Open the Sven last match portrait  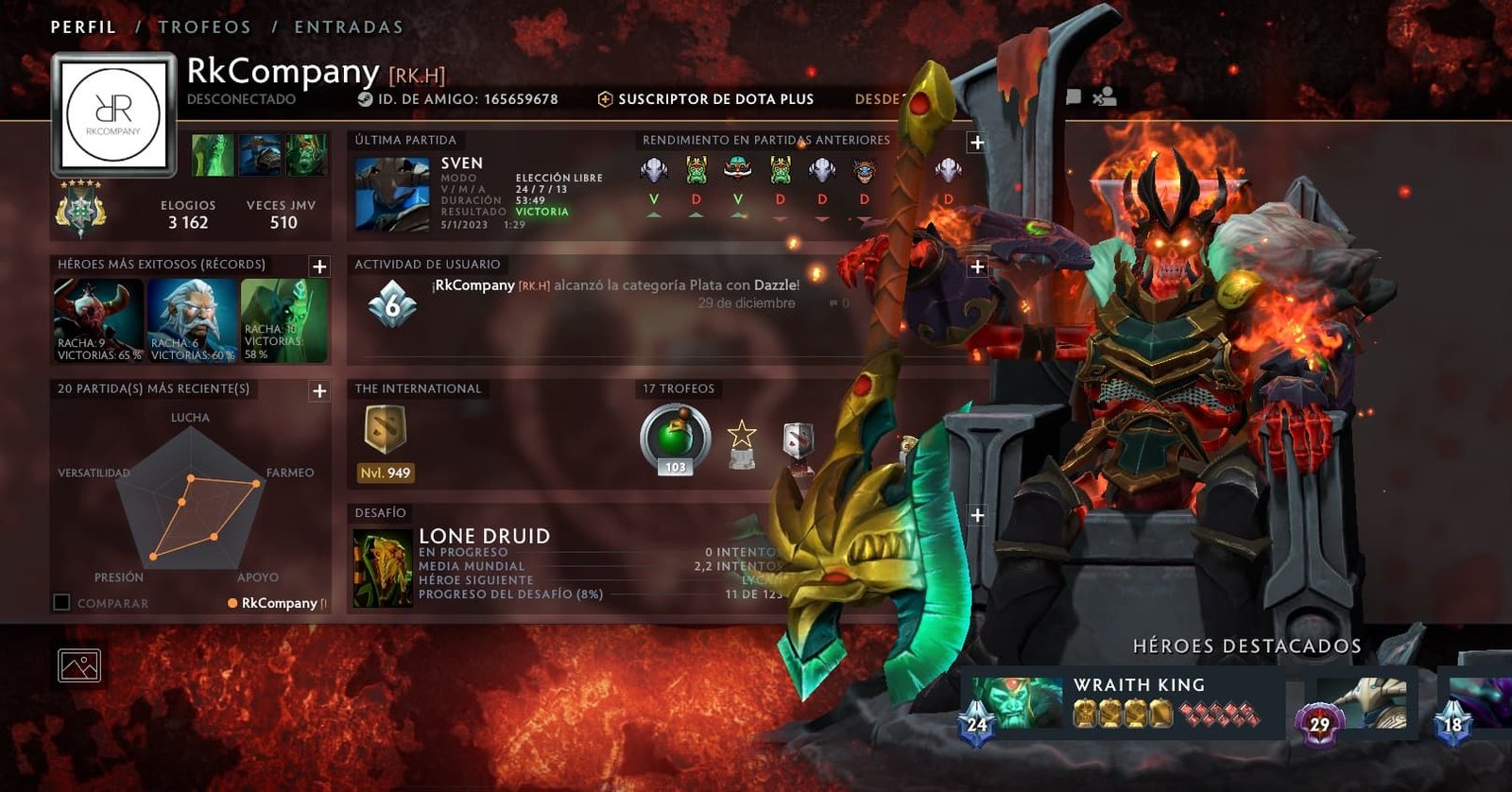point(391,195)
